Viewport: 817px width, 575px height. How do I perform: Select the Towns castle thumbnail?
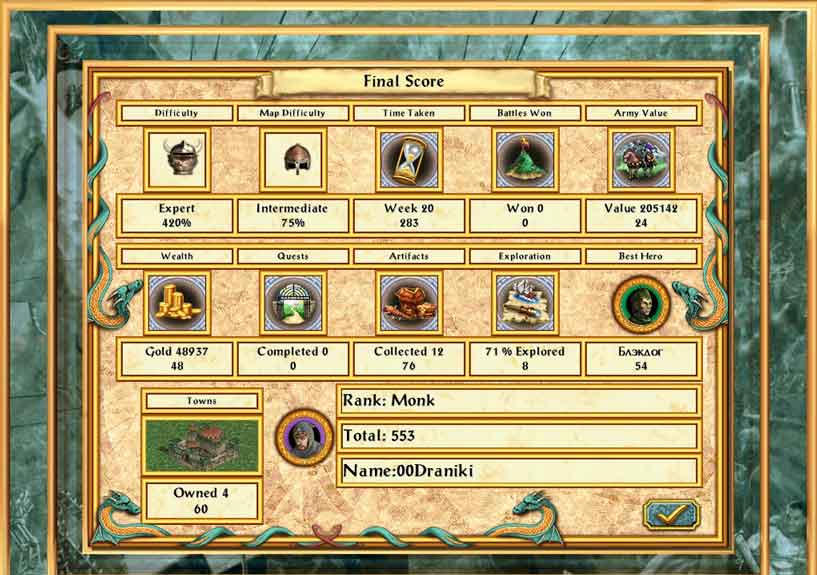click(x=201, y=446)
